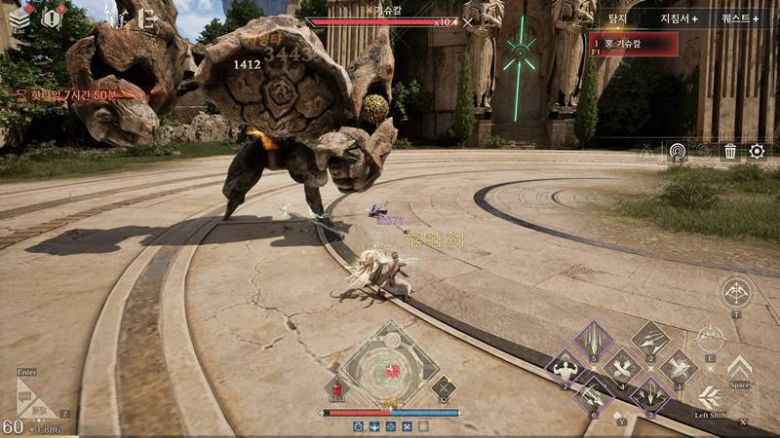This screenshot has width=780, height=438.
Task: Select the 기슈칼 tracked target entry
Action: tap(633, 43)
